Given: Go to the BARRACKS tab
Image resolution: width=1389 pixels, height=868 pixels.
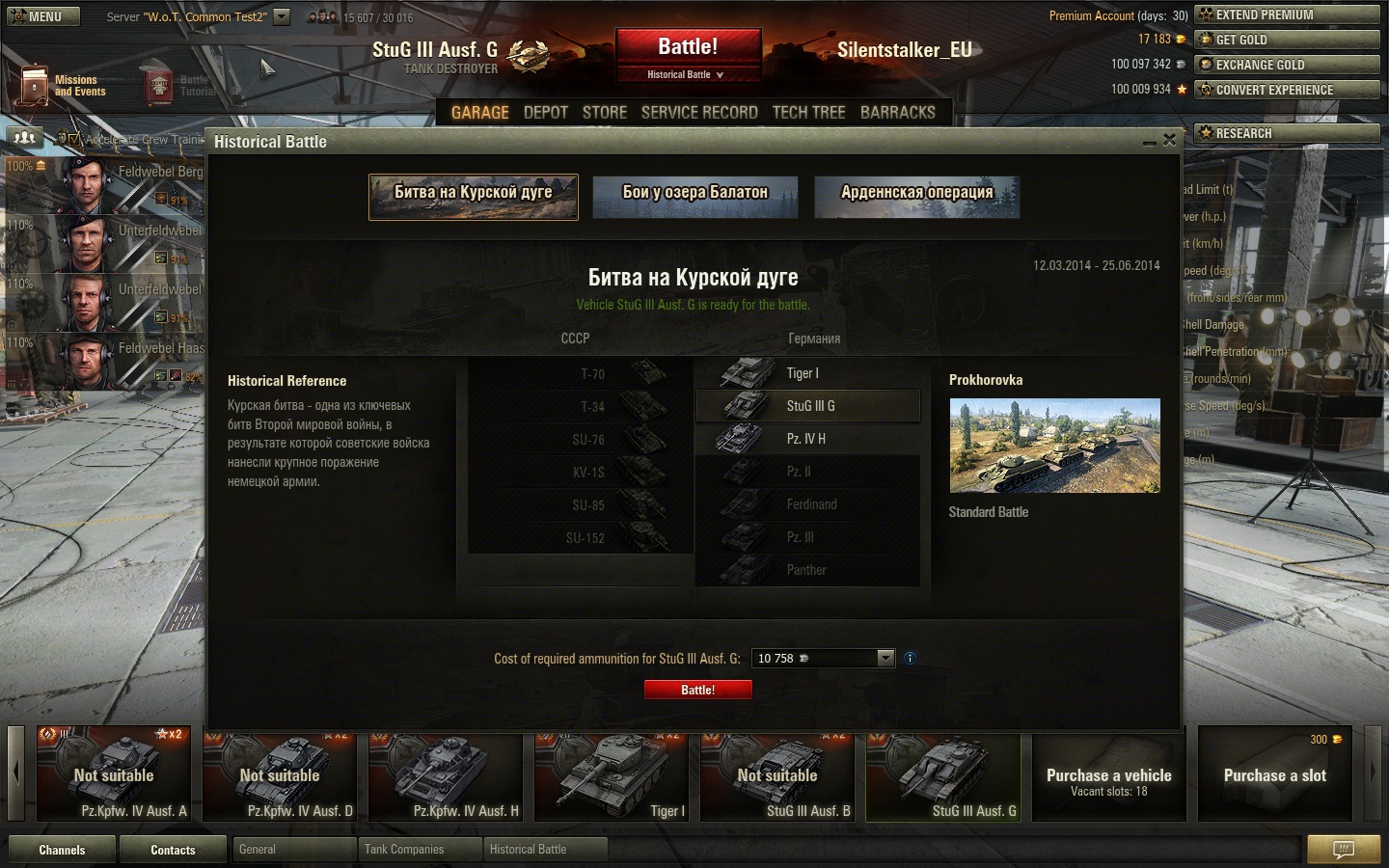Looking at the screenshot, I should (897, 113).
